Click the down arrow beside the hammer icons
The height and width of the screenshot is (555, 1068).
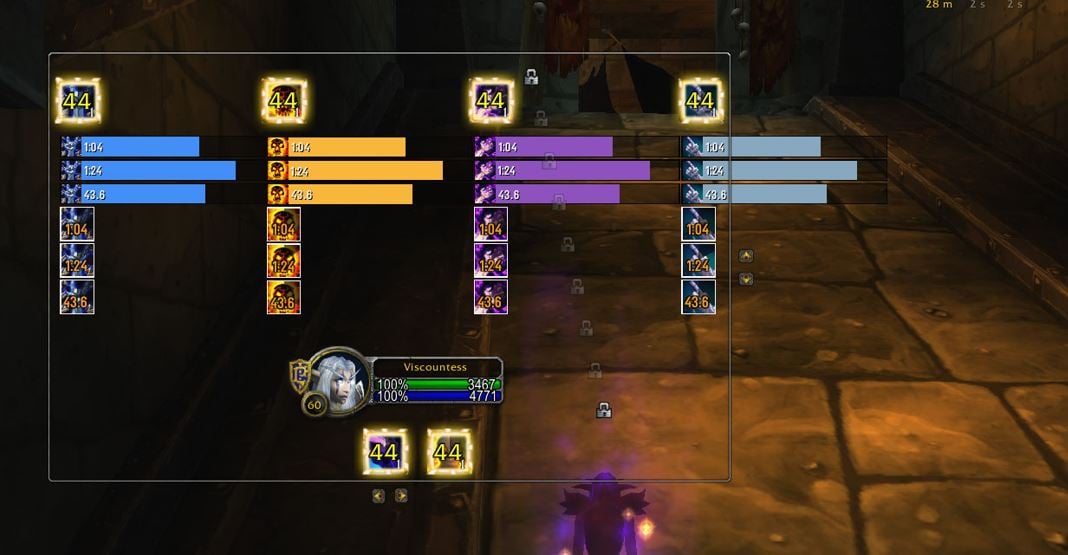click(745, 279)
